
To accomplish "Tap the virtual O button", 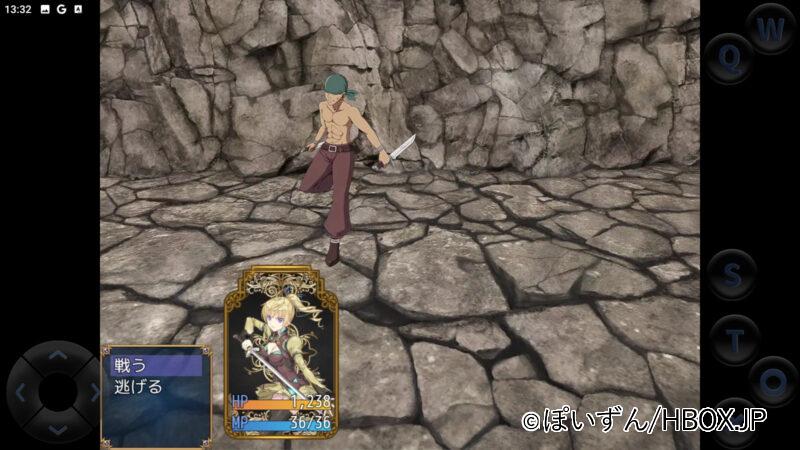I will [x=772, y=381].
